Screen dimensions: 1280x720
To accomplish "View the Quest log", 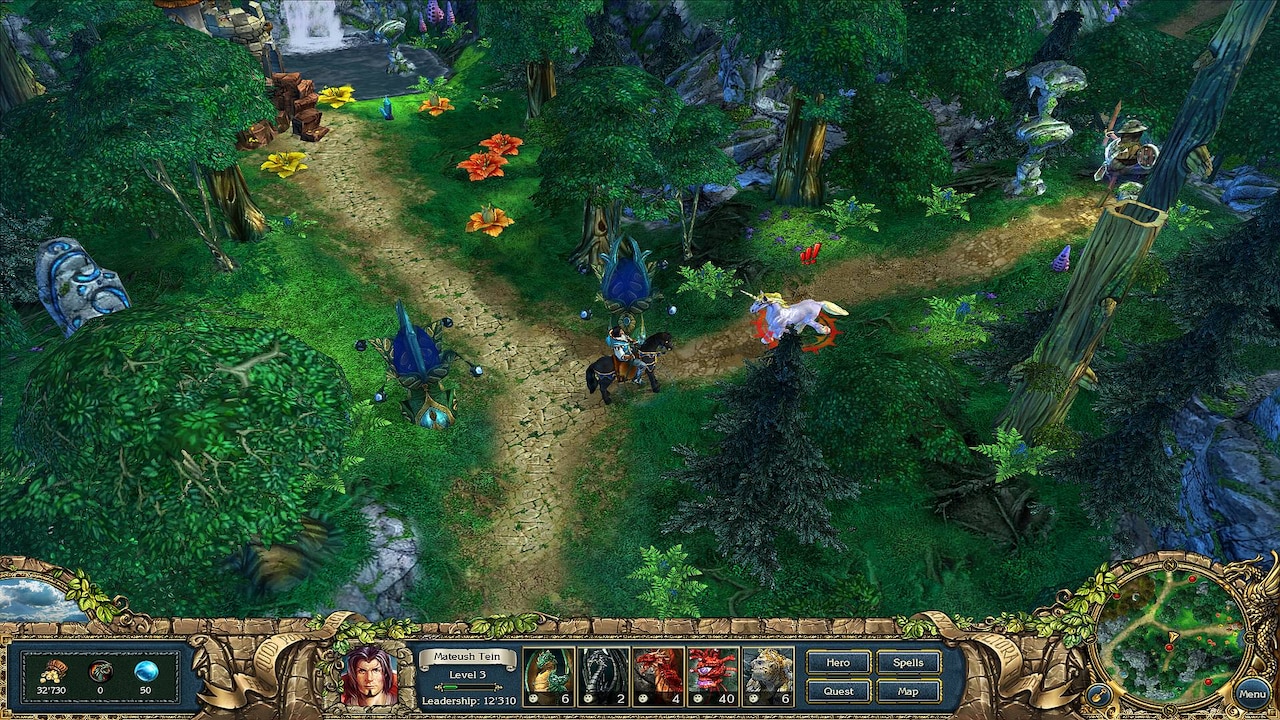I will [838, 691].
